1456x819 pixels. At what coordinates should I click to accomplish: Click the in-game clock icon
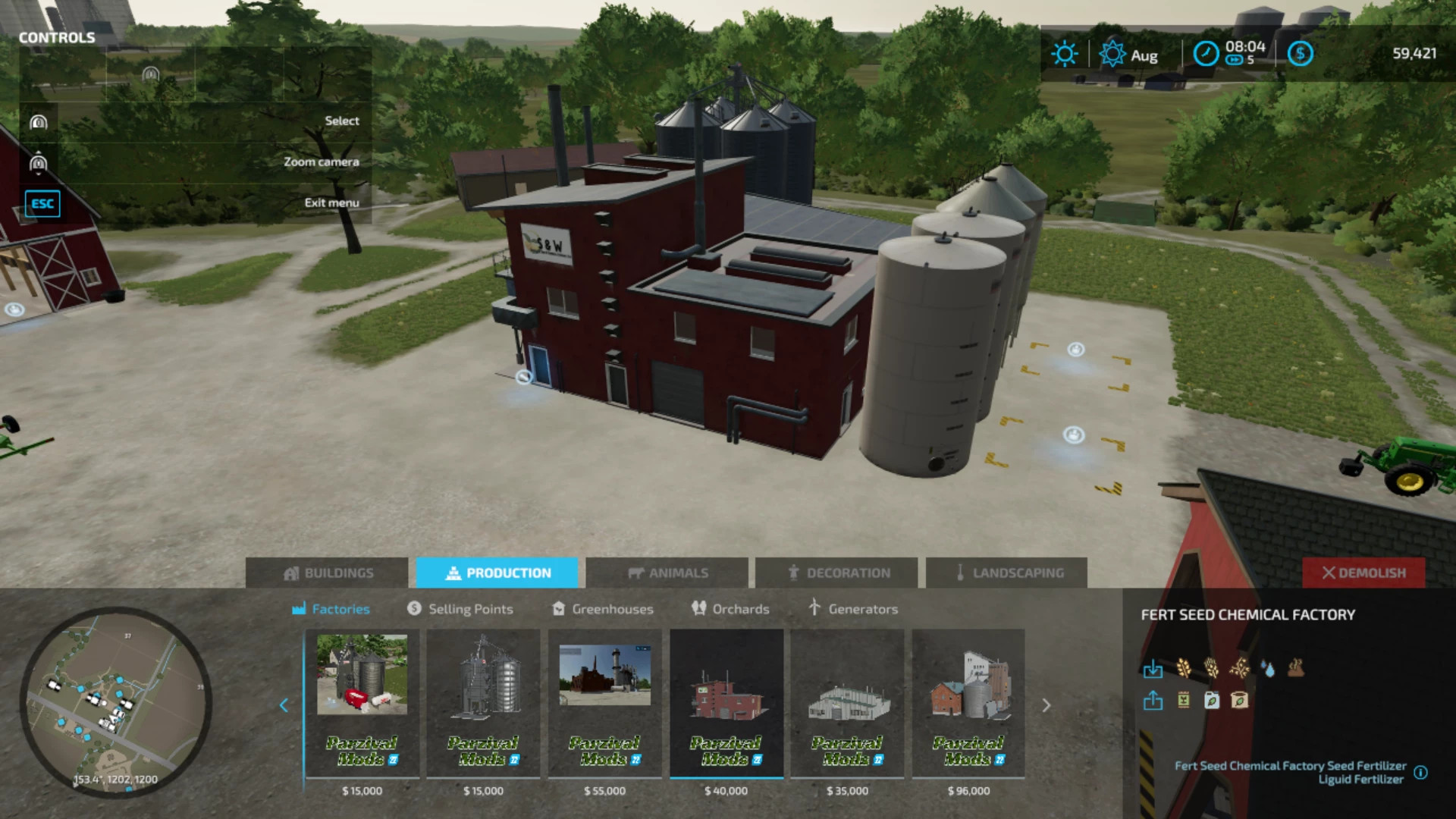point(1206,53)
